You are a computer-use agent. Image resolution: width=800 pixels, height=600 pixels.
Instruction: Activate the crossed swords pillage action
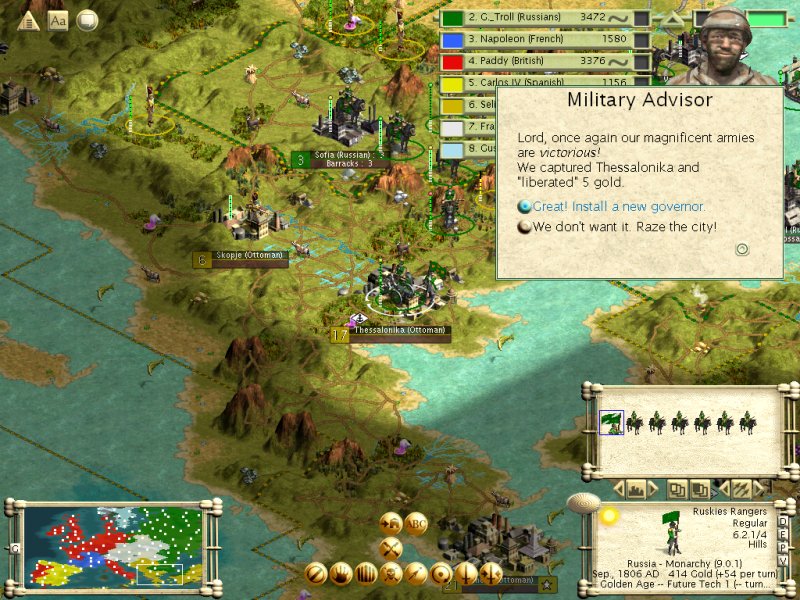(x=391, y=547)
